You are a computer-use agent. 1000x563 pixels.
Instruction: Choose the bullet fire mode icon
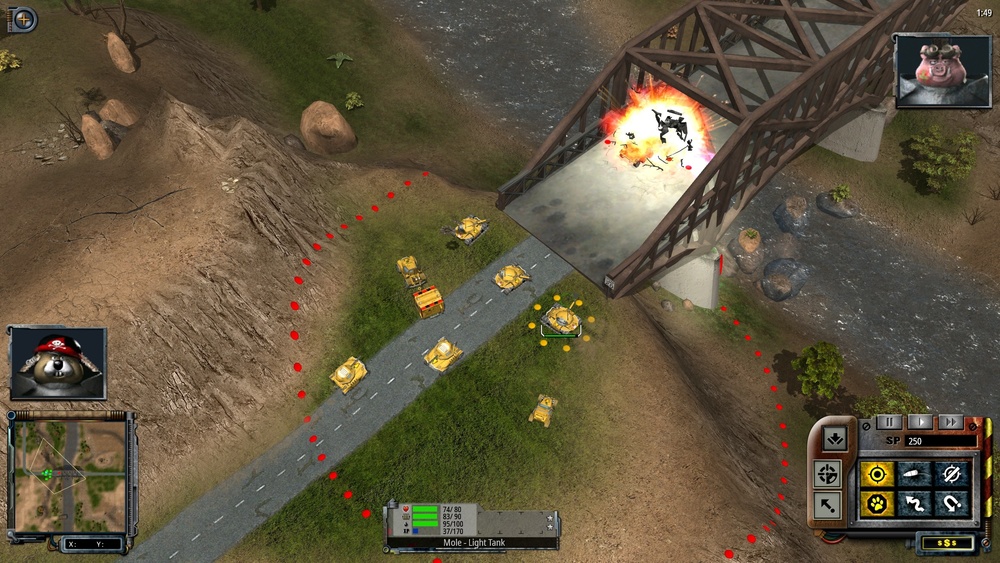(x=914, y=474)
